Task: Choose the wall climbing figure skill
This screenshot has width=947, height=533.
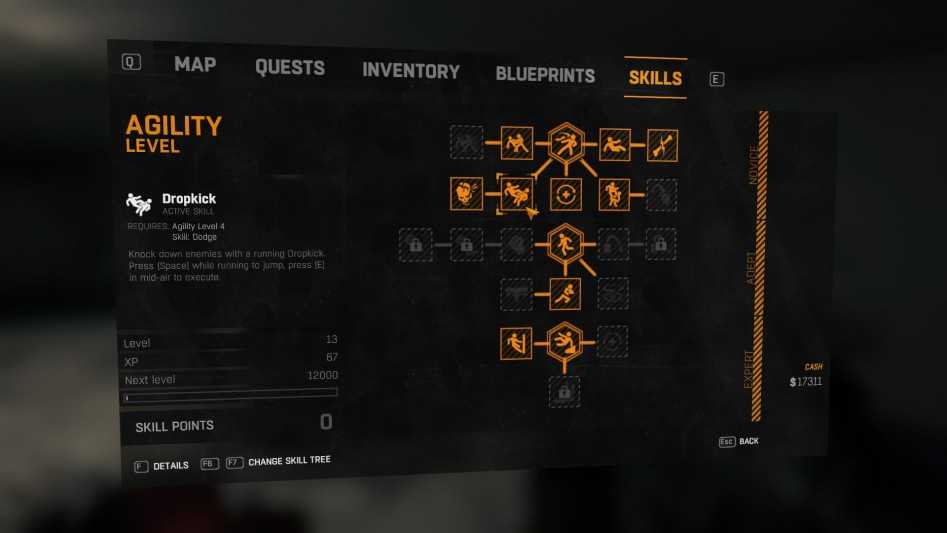Action: pos(516,342)
